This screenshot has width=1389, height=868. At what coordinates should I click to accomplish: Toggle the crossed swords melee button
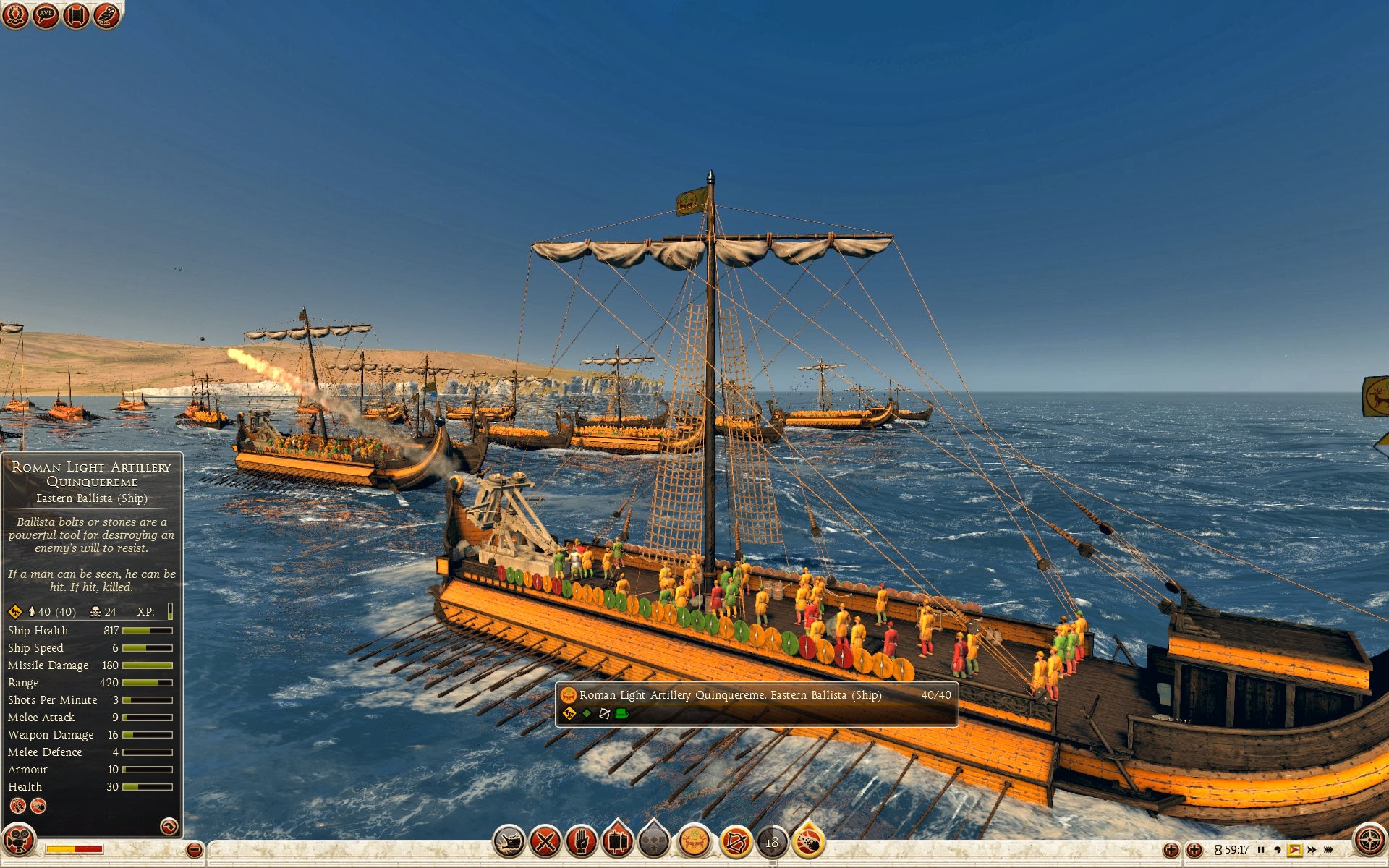click(545, 842)
